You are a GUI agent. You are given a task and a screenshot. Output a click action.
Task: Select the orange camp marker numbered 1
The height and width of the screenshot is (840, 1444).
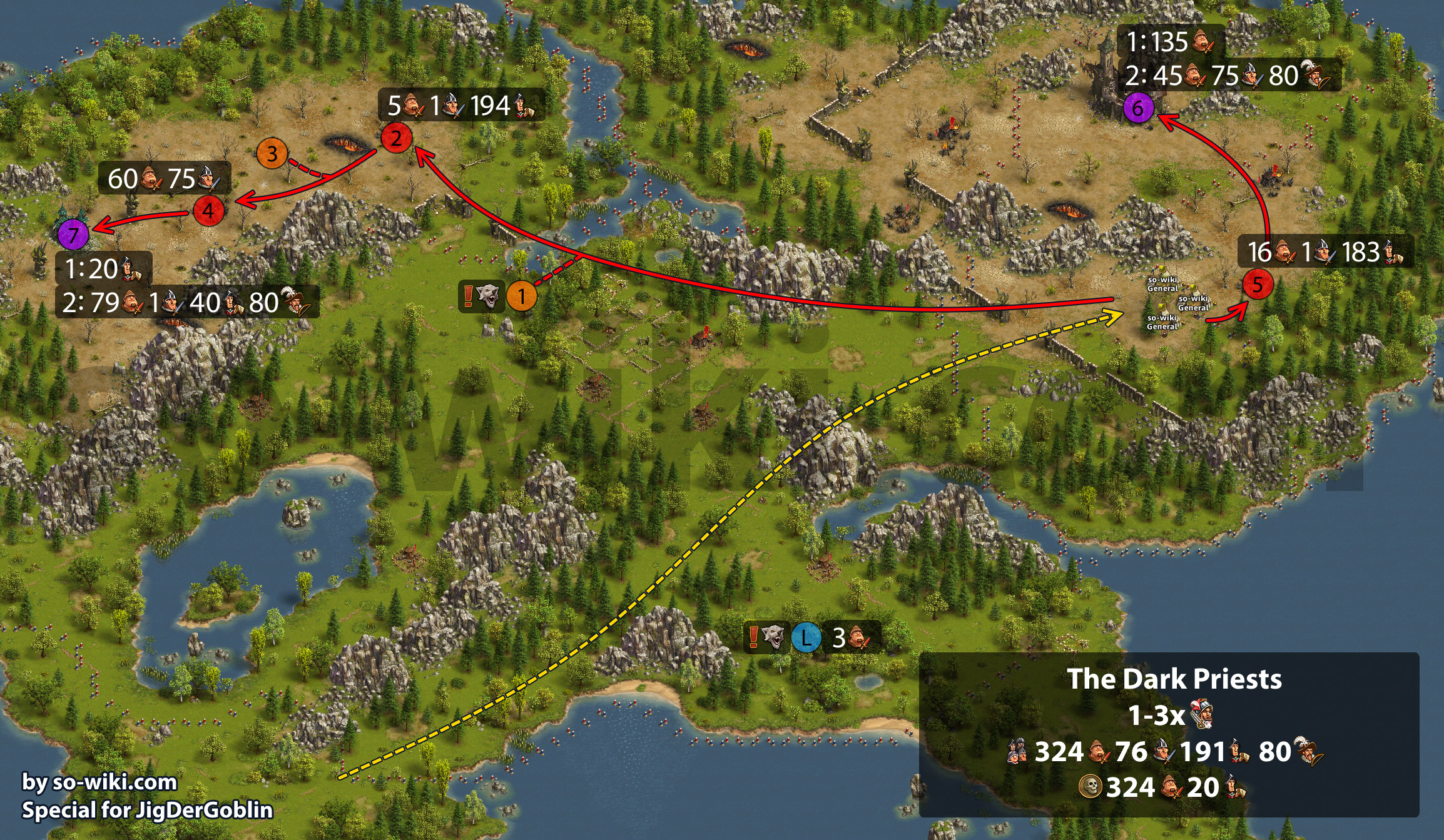521,296
